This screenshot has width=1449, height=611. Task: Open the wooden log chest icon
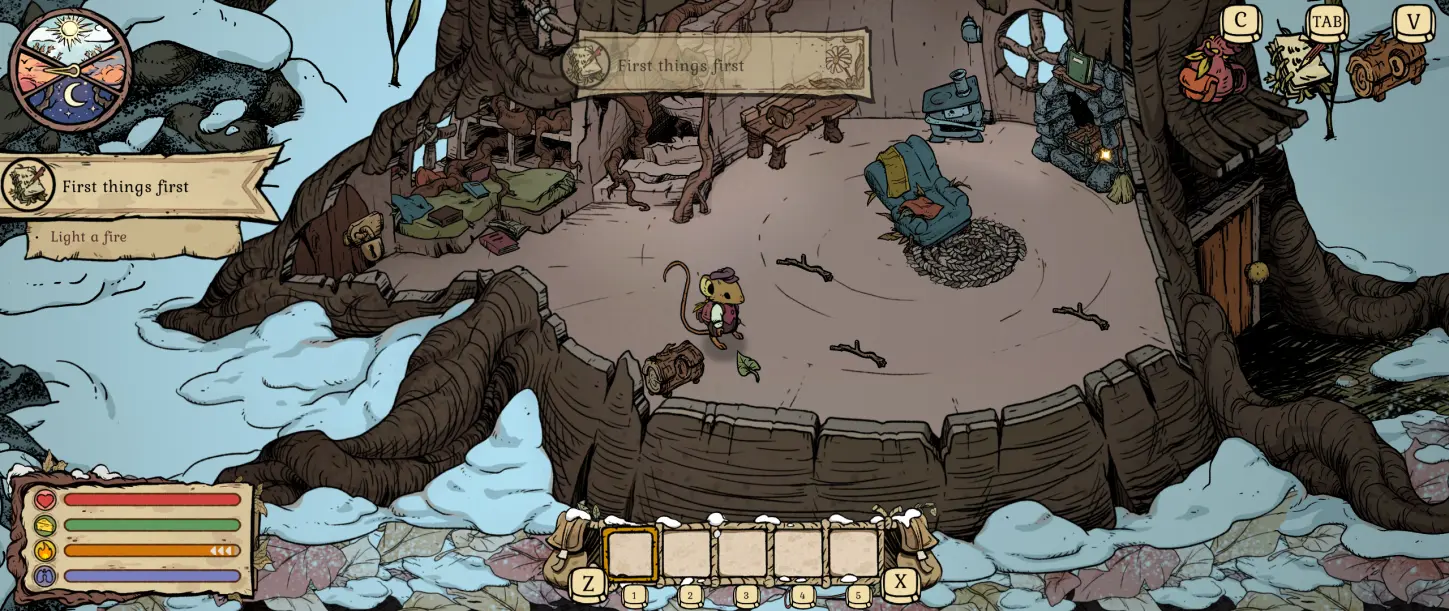coord(1385,66)
